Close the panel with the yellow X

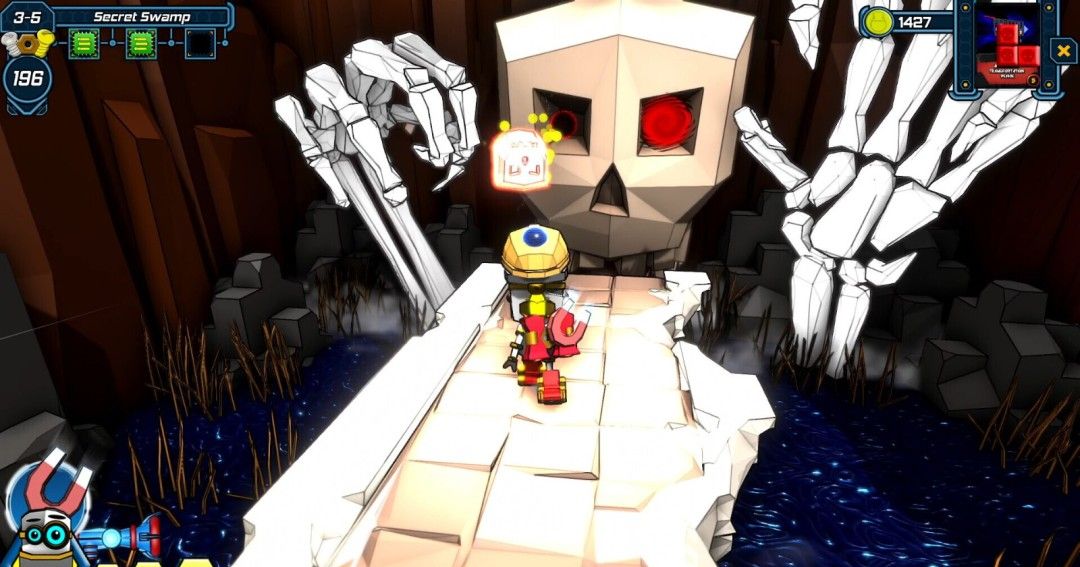1062,50
